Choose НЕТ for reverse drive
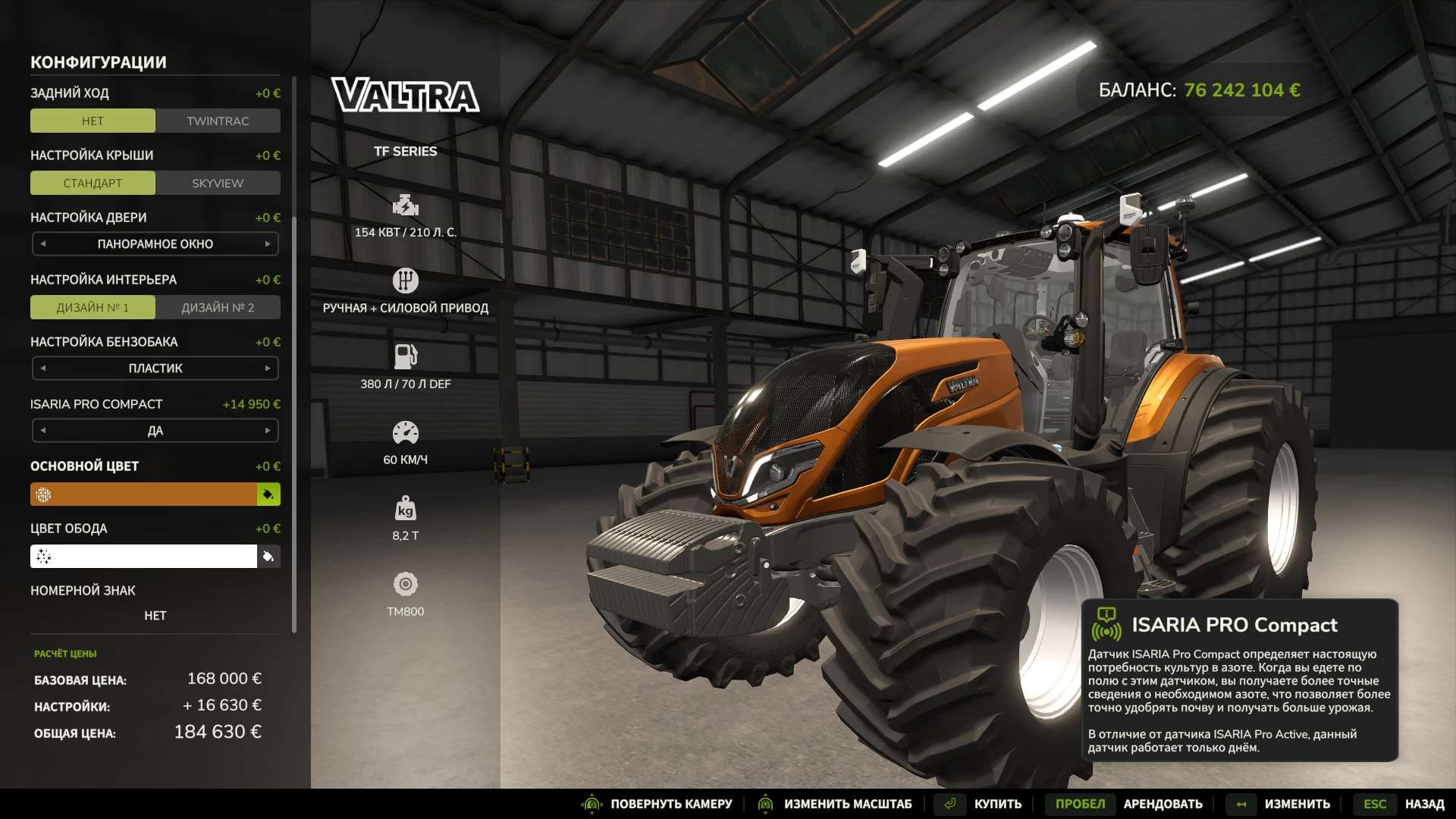Image resolution: width=1456 pixels, height=819 pixels. click(x=93, y=121)
